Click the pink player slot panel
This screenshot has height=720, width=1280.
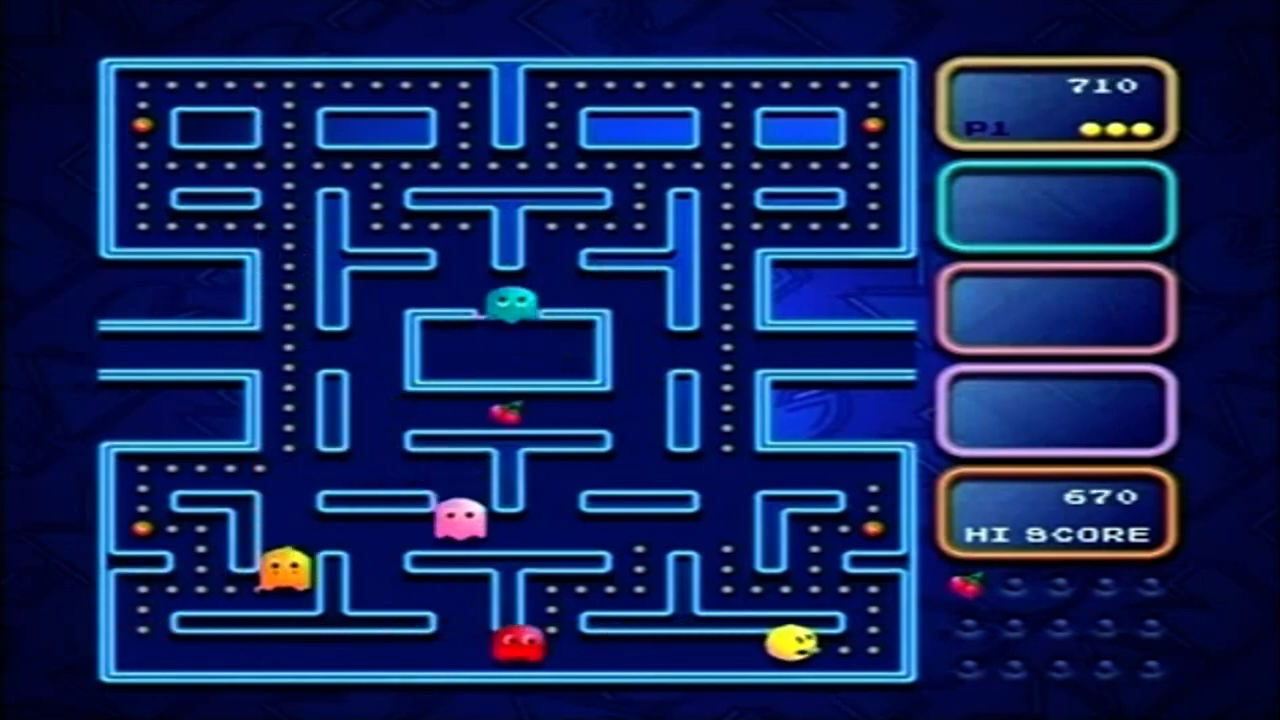tap(1056, 309)
